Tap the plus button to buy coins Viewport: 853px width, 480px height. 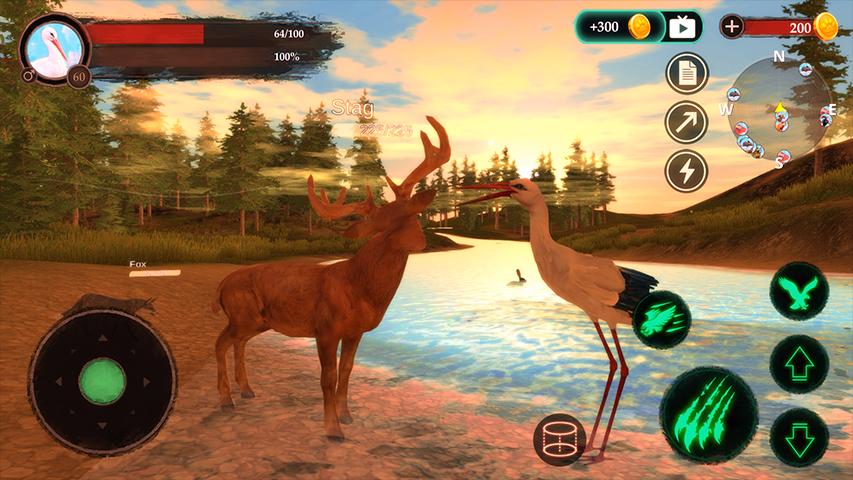pos(732,27)
